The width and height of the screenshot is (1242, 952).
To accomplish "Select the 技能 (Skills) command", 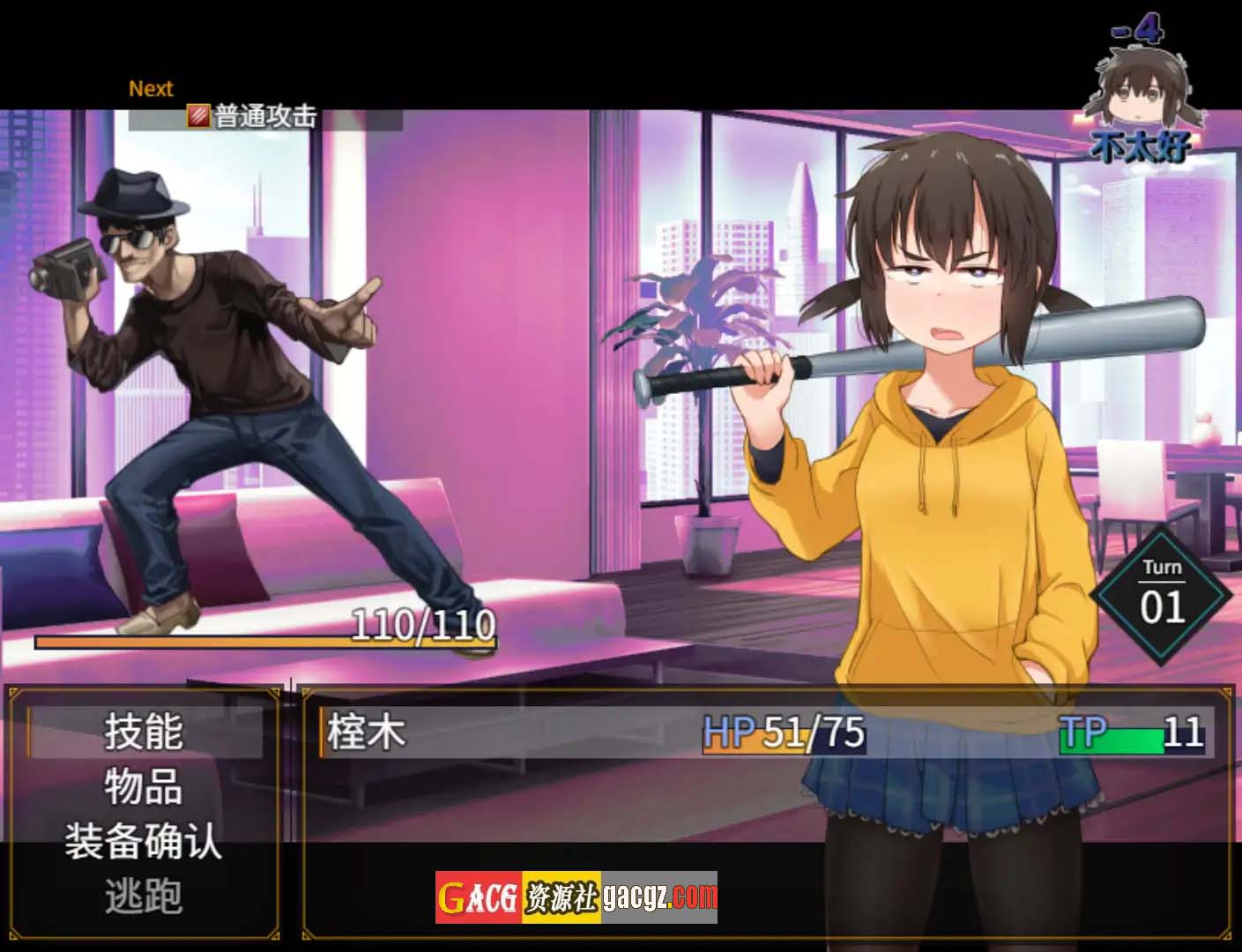I will tap(144, 732).
